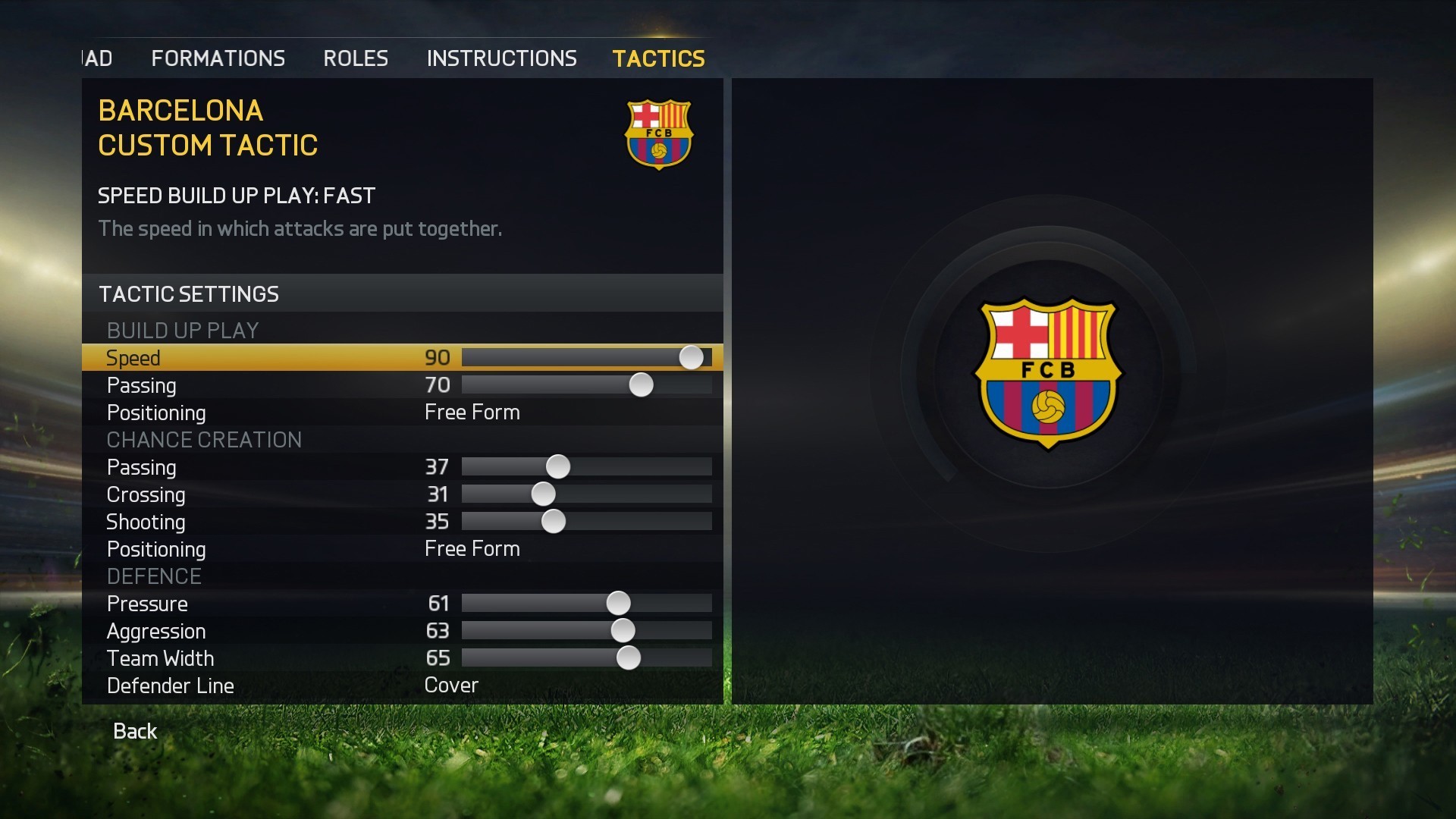Select the Aggression slider at 63

point(623,630)
